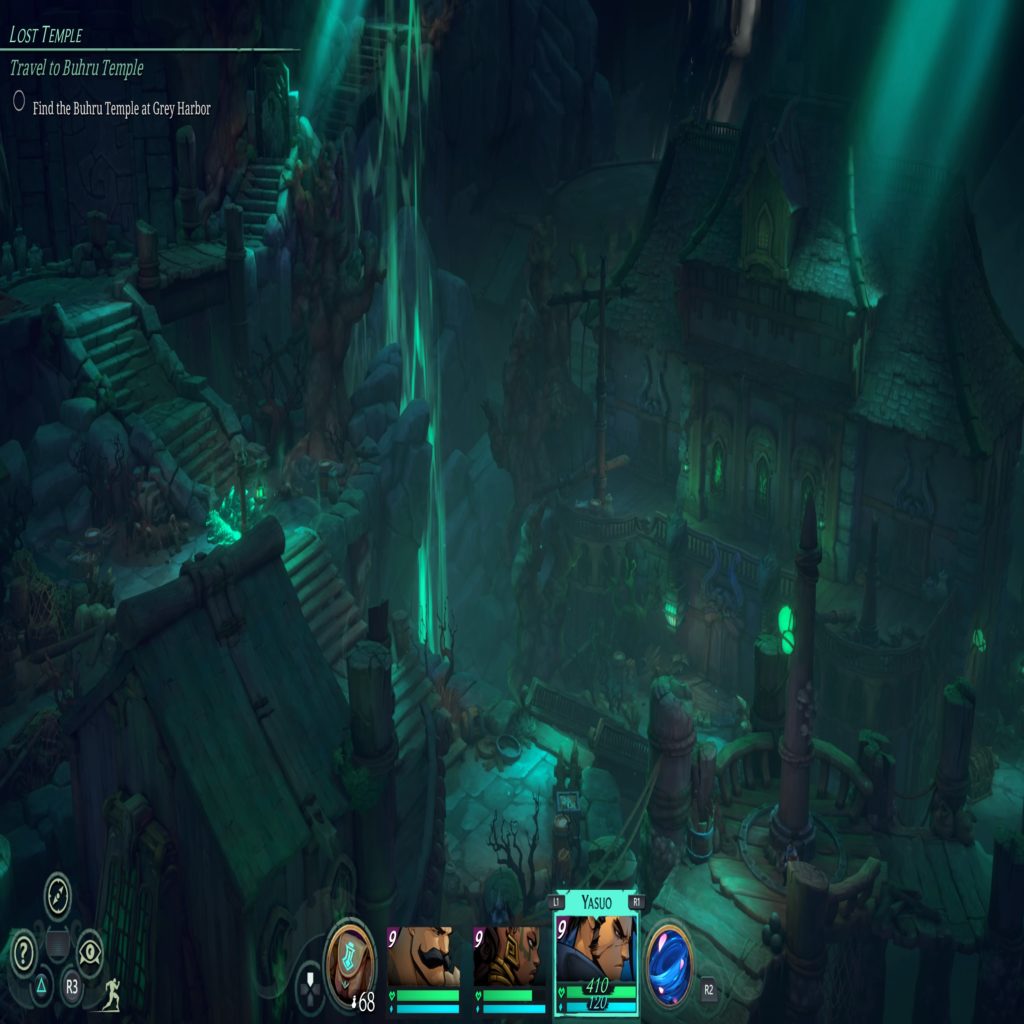Open the compass map icon
1024x1024 pixels.
59,893
